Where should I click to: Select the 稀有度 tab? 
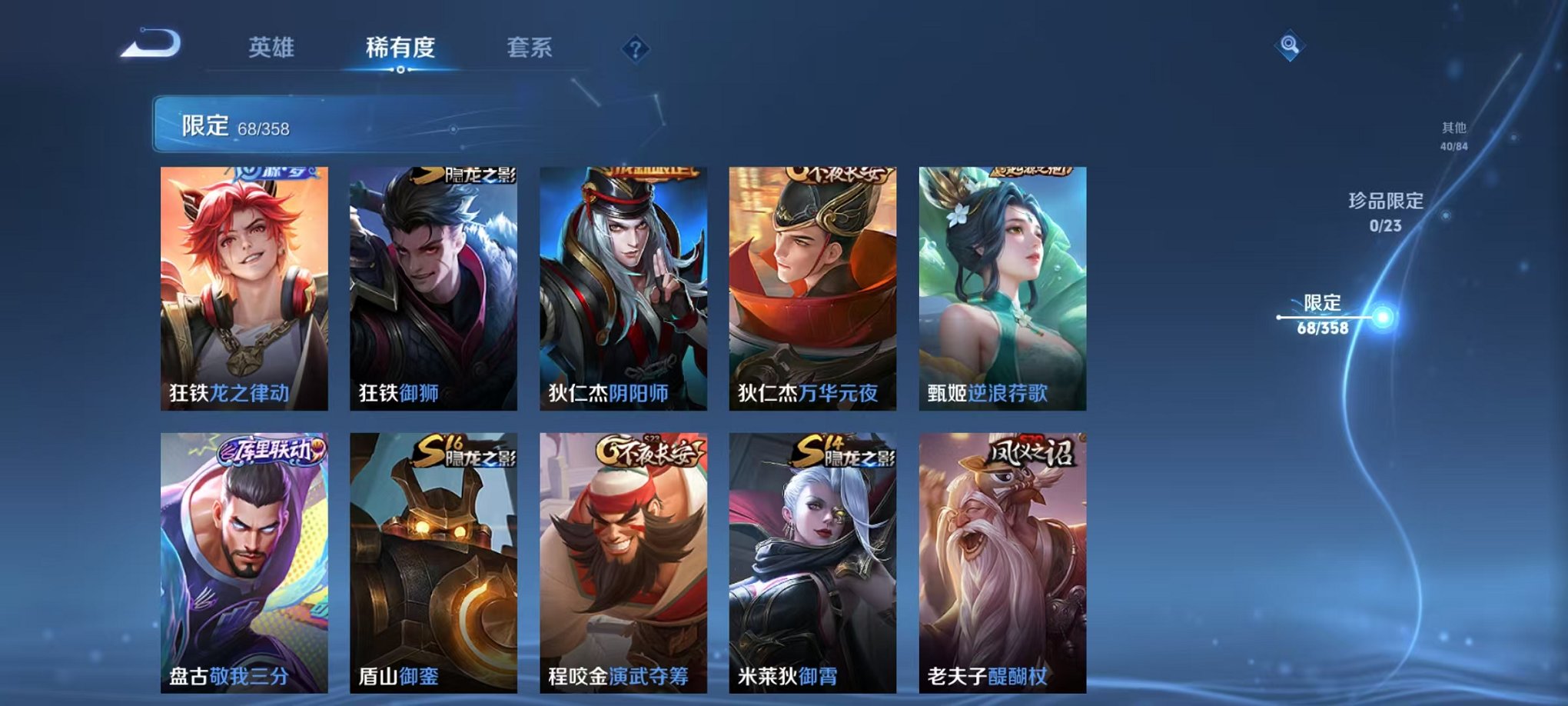tap(400, 48)
